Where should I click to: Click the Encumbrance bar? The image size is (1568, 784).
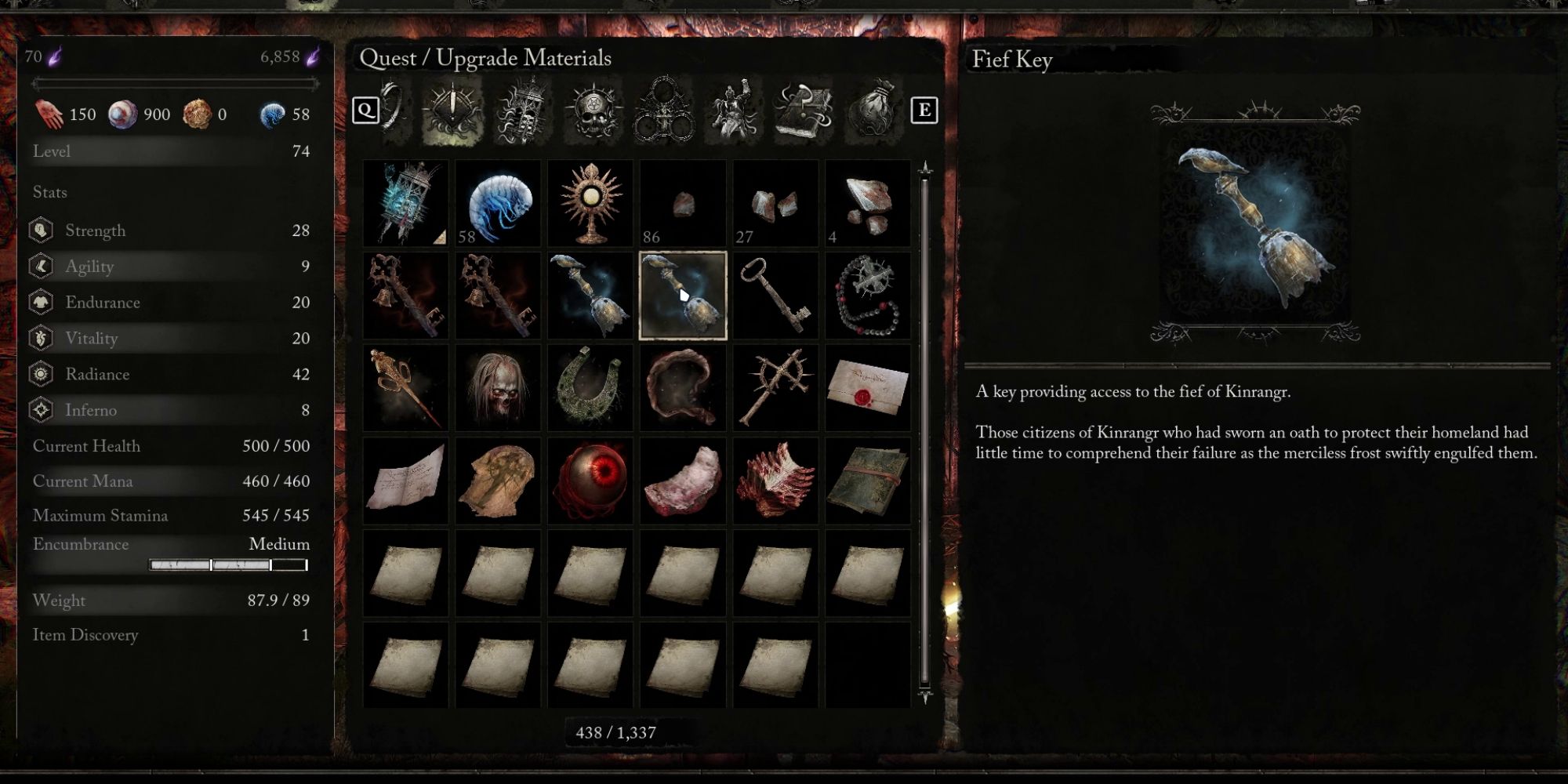click(227, 562)
